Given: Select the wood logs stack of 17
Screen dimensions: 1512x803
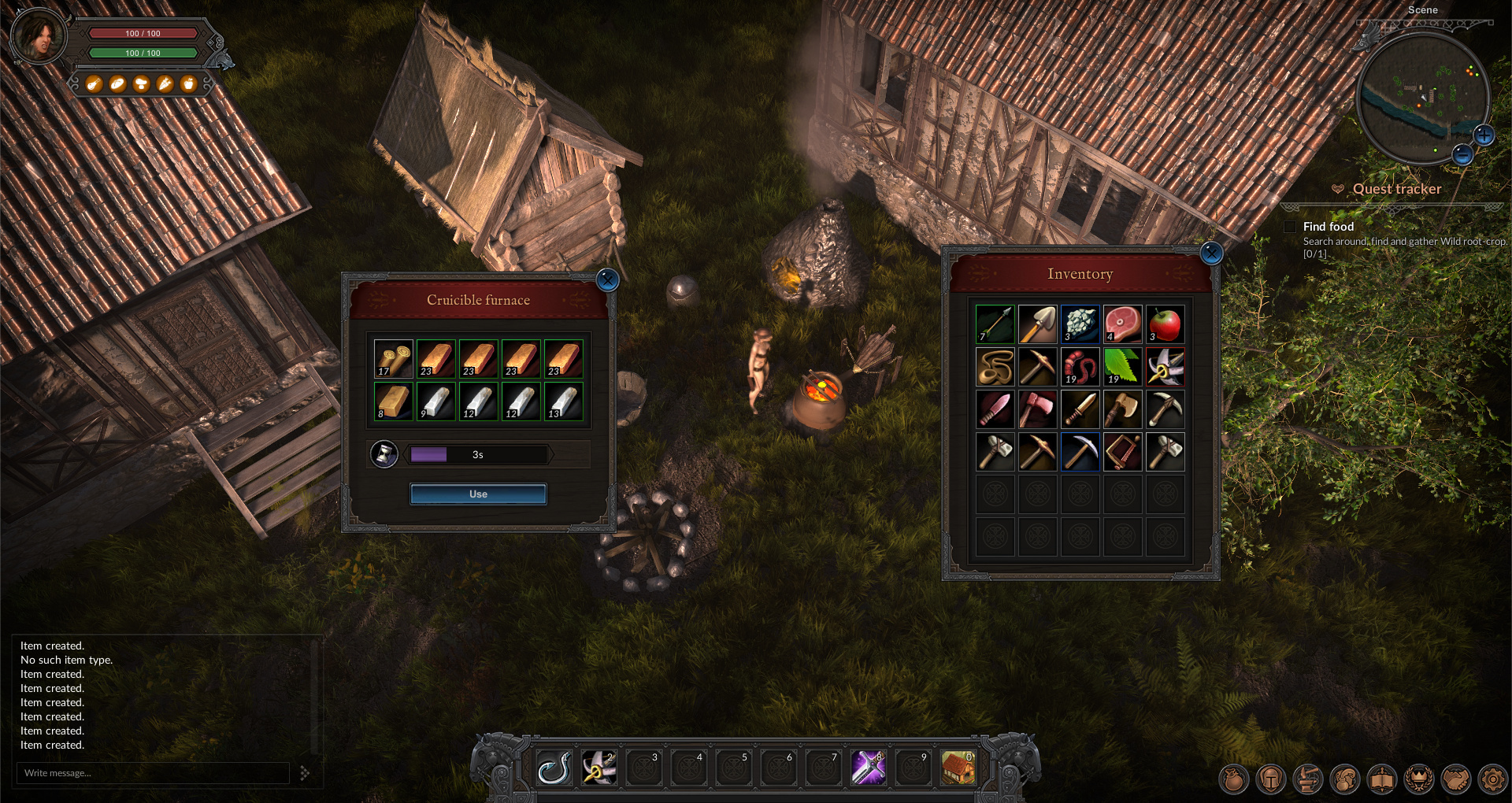Looking at the screenshot, I should point(393,359).
